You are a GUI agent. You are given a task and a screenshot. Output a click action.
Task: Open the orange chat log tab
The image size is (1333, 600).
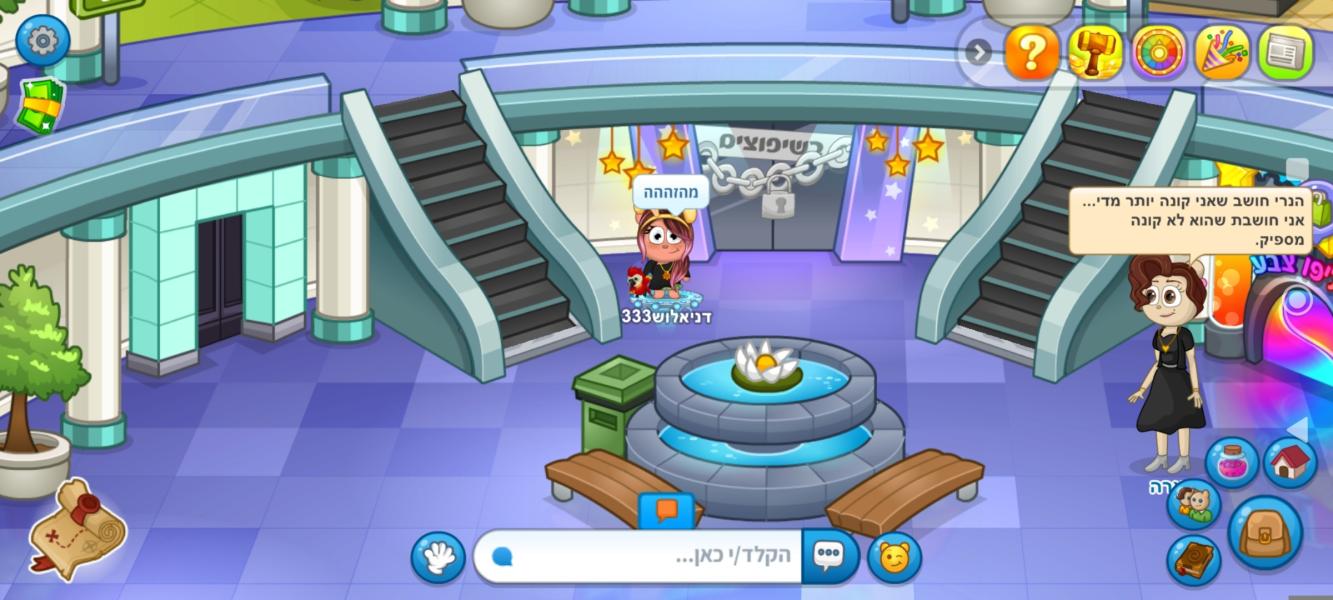(666, 511)
